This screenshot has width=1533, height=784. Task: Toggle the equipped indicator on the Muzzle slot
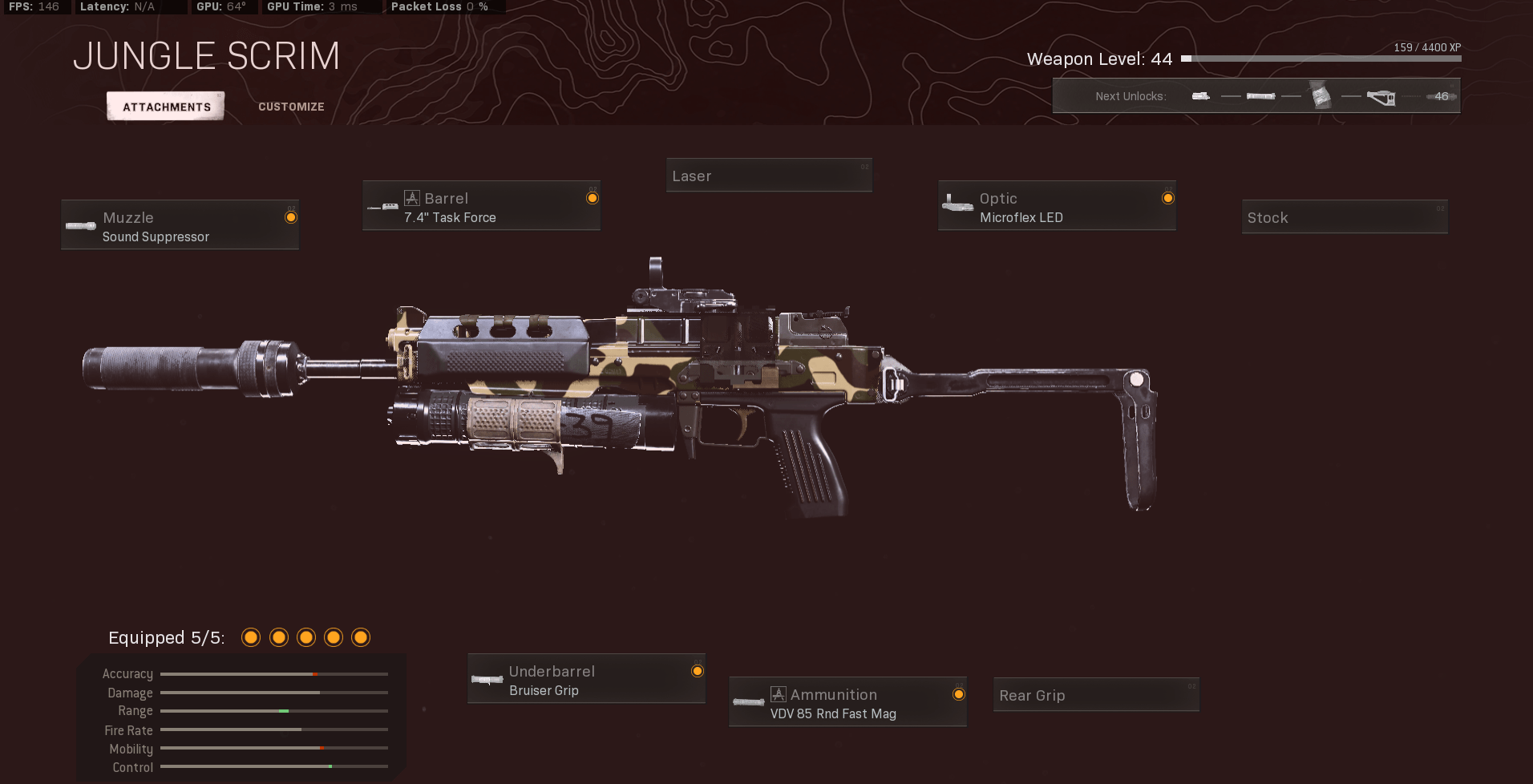(290, 216)
